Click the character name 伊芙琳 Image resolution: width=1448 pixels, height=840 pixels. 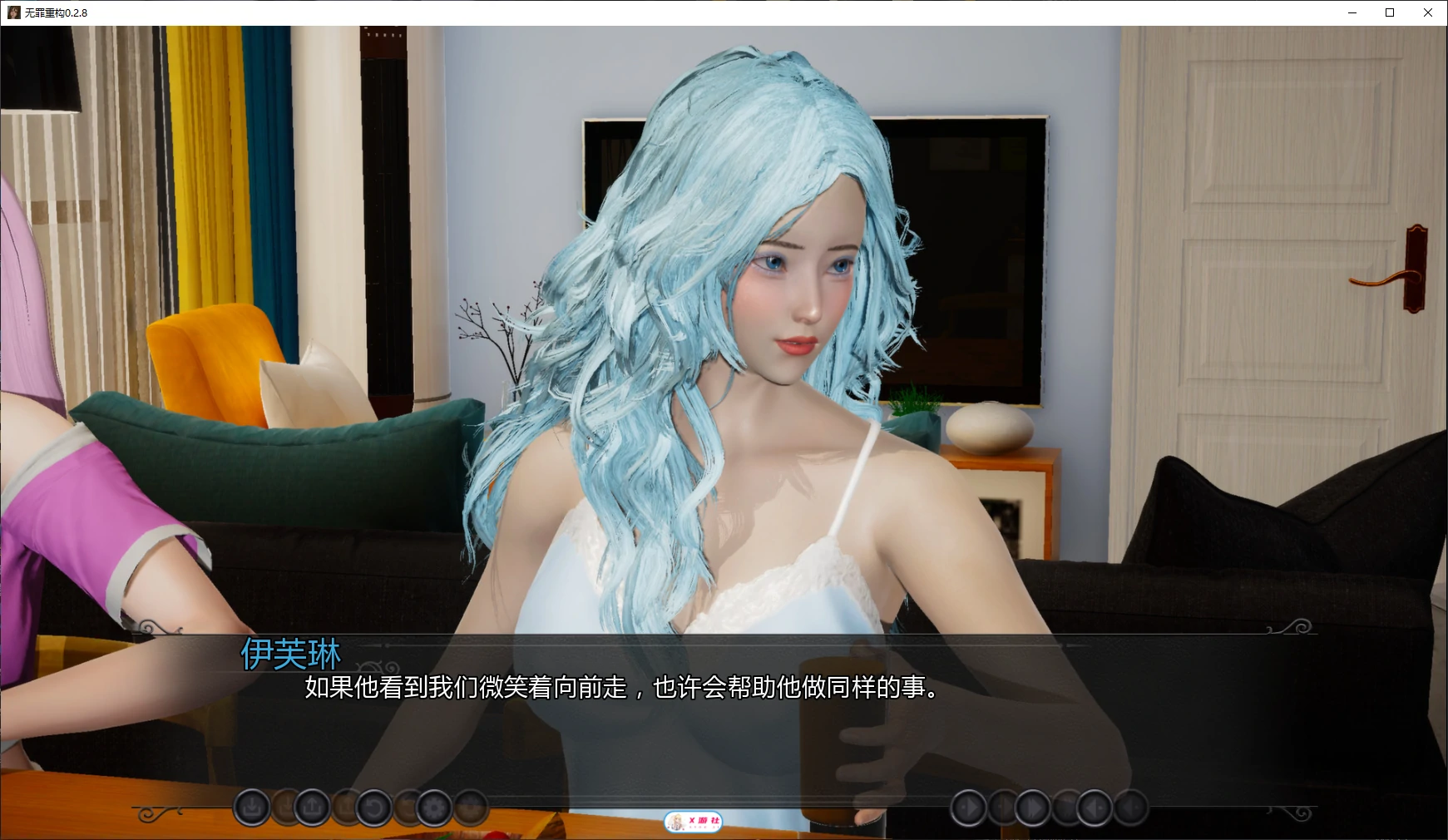291,655
